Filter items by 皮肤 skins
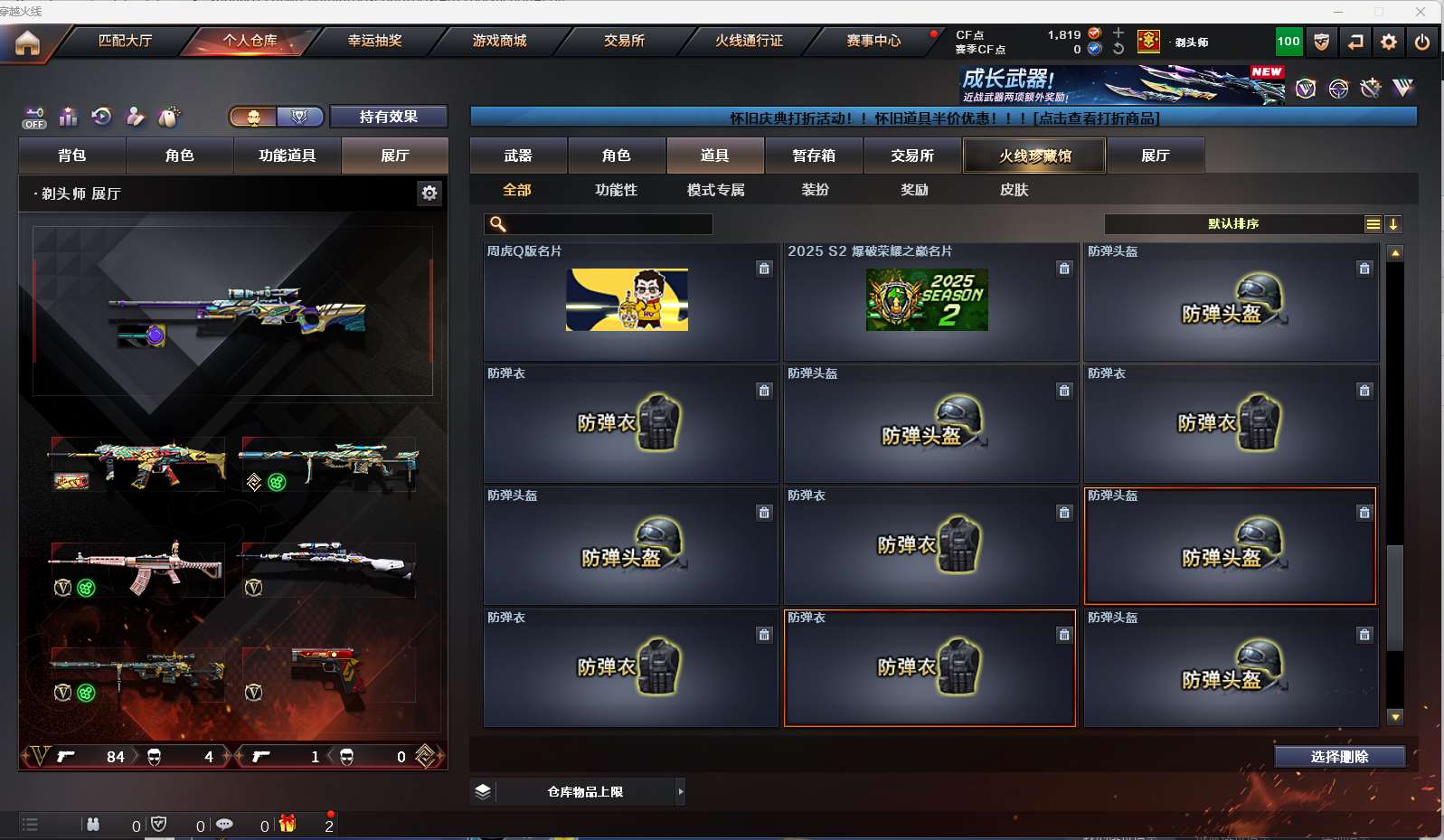The image size is (1444, 840). pos(1014,190)
